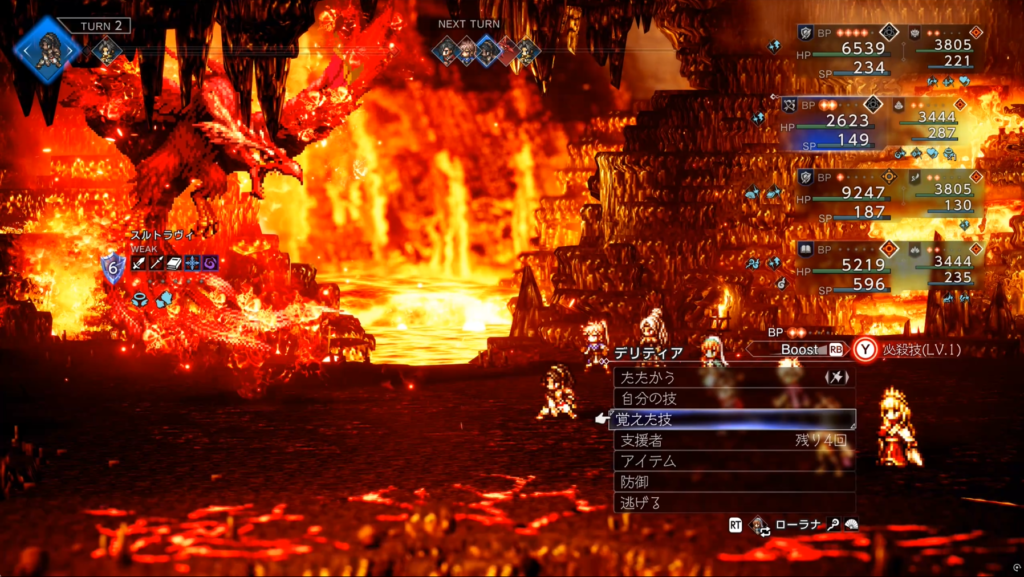The height and width of the screenshot is (577, 1024).
Task: Switch character via the ローラナ swap portrait
Action: (760, 525)
